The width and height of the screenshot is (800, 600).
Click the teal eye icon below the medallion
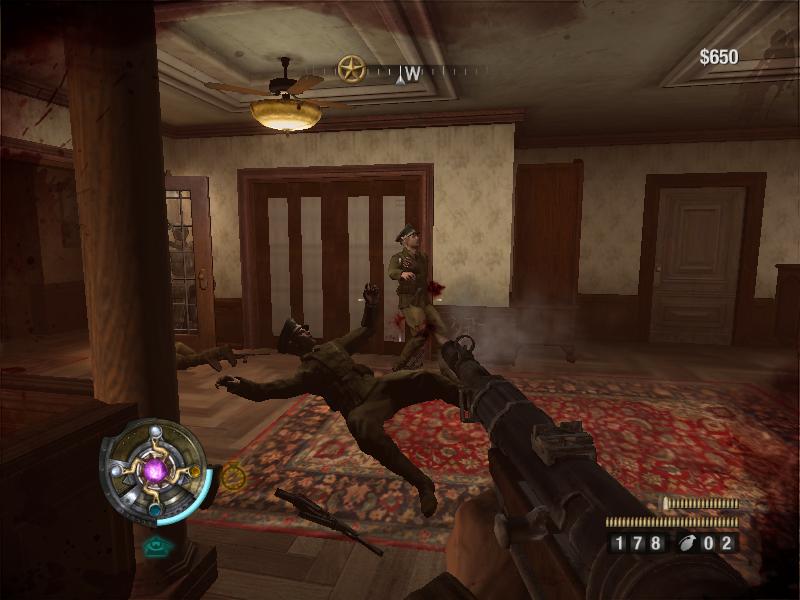click(155, 546)
